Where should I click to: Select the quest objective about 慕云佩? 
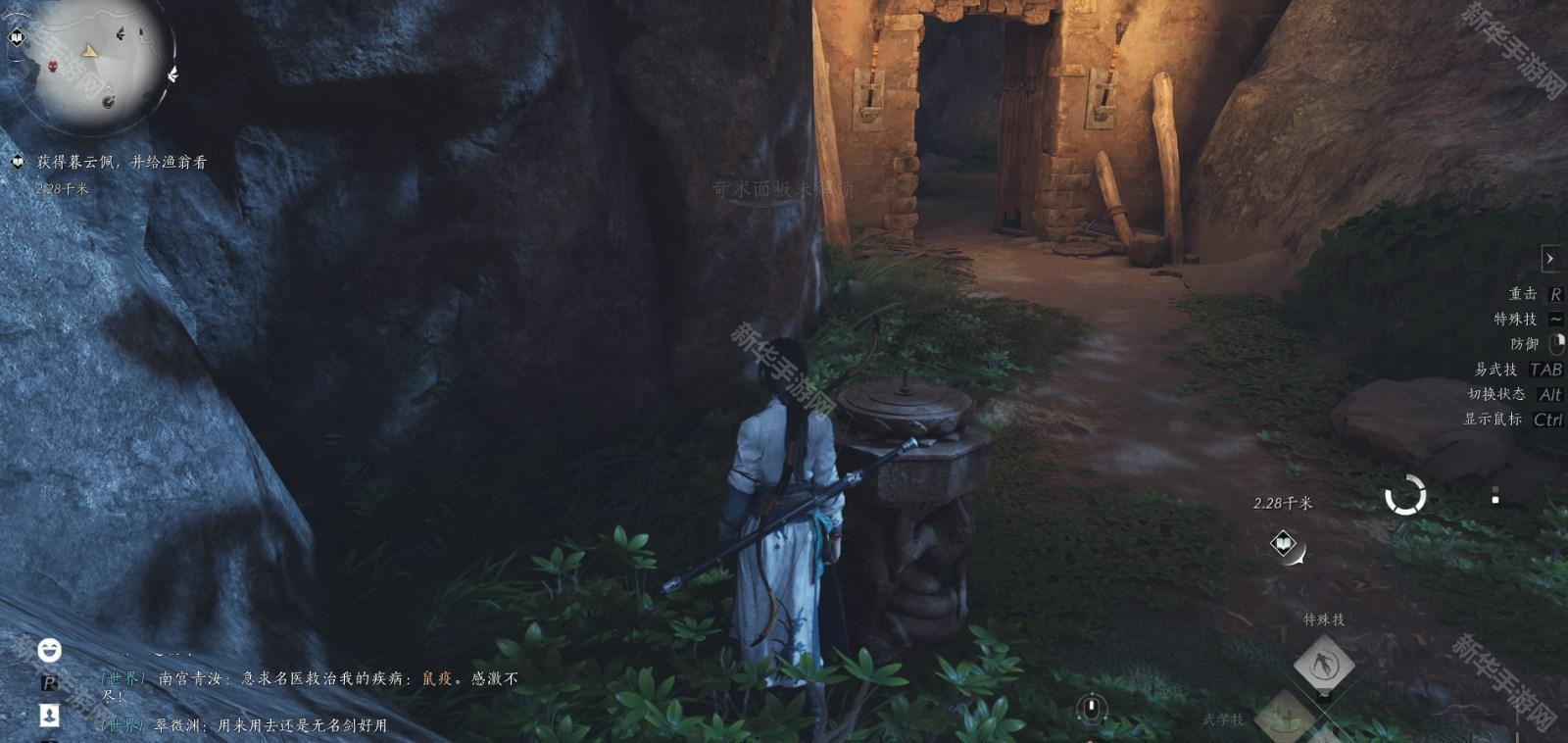pyautogui.click(x=122, y=162)
